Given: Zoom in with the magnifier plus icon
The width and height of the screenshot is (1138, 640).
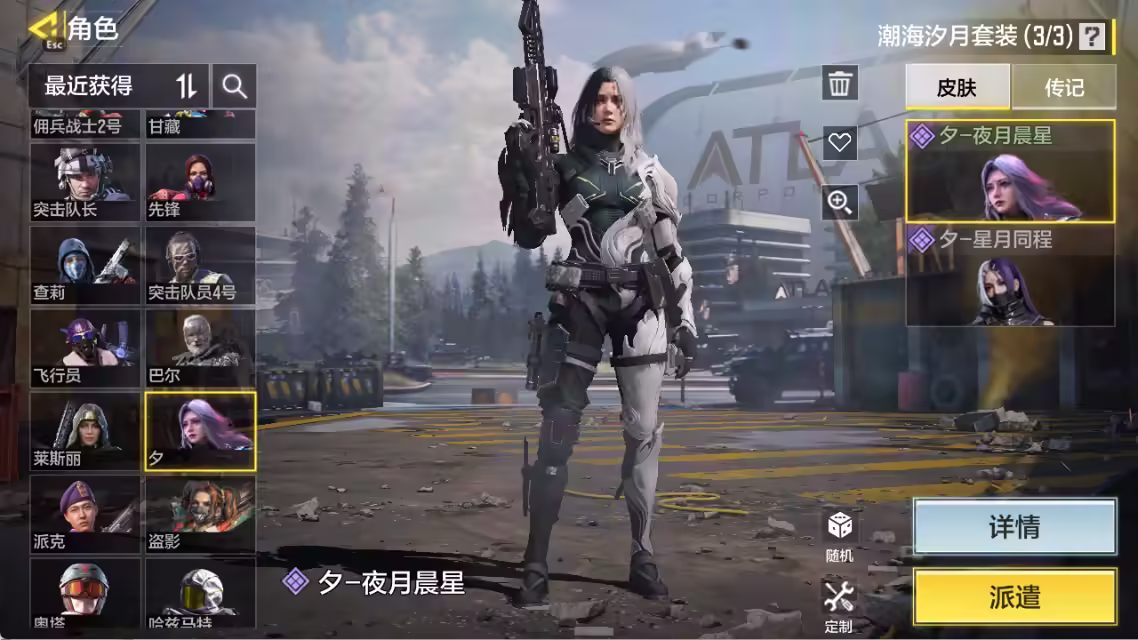Looking at the screenshot, I should point(840,203).
